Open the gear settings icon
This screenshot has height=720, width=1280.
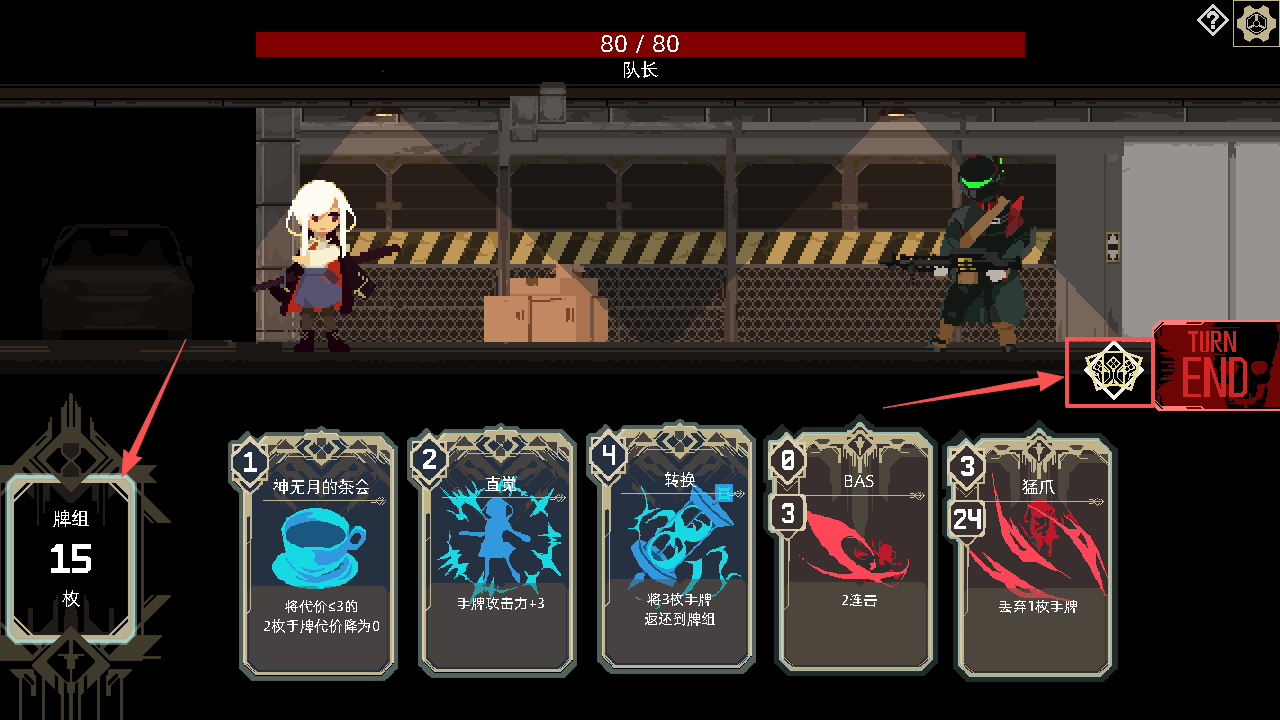(1256, 23)
